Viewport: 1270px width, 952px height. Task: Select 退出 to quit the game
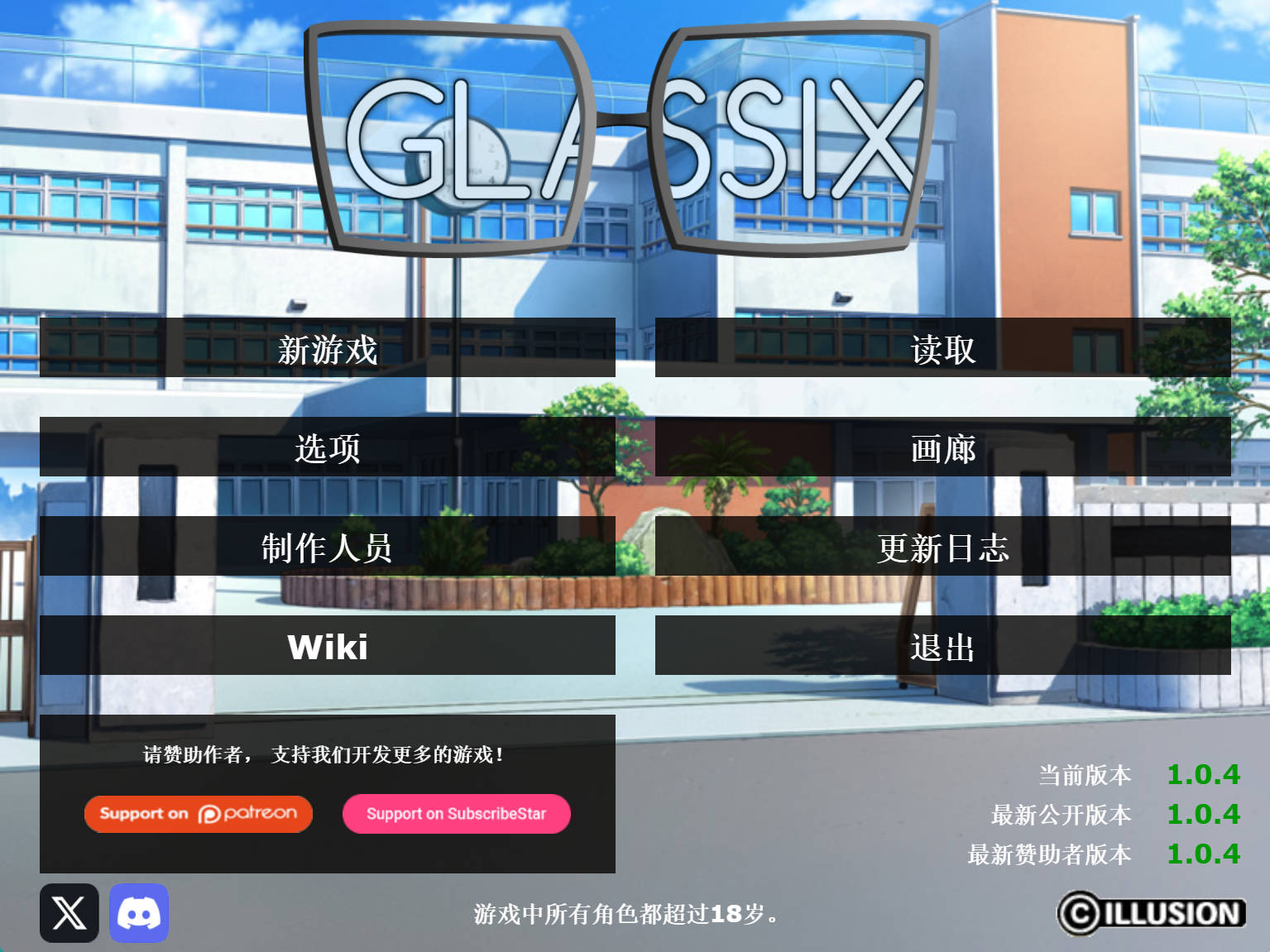942,647
